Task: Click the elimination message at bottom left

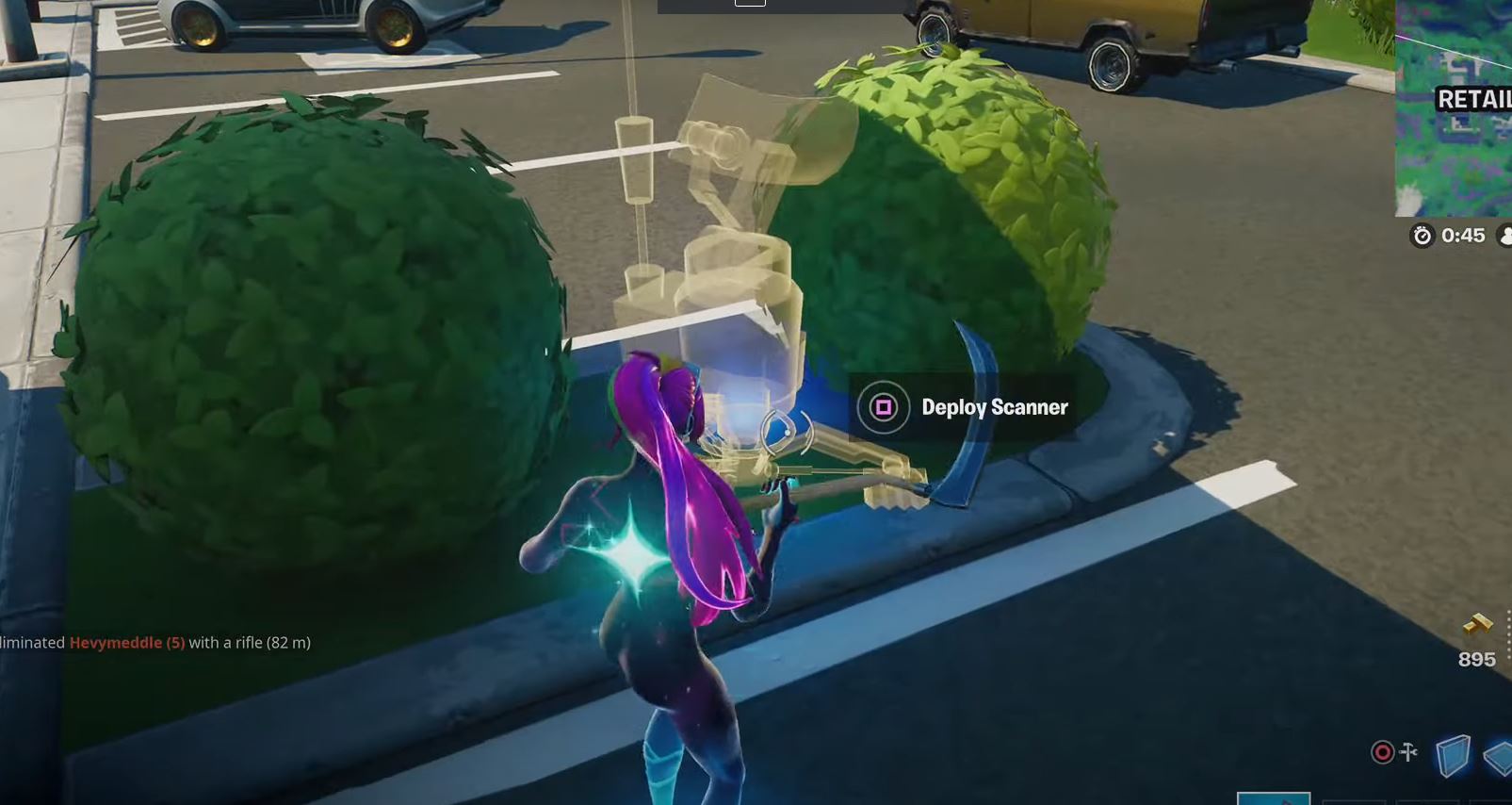Action: click(155, 642)
